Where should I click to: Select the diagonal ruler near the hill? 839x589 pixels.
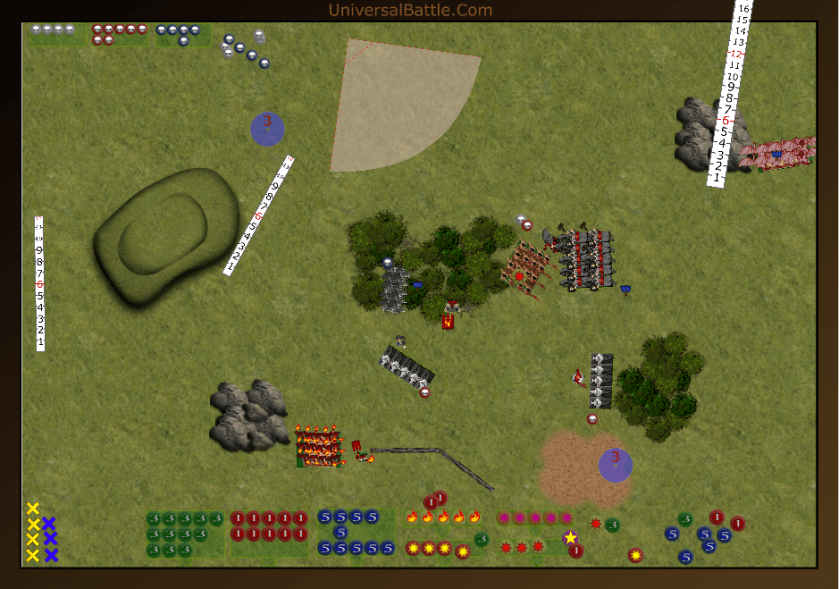[260, 214]
